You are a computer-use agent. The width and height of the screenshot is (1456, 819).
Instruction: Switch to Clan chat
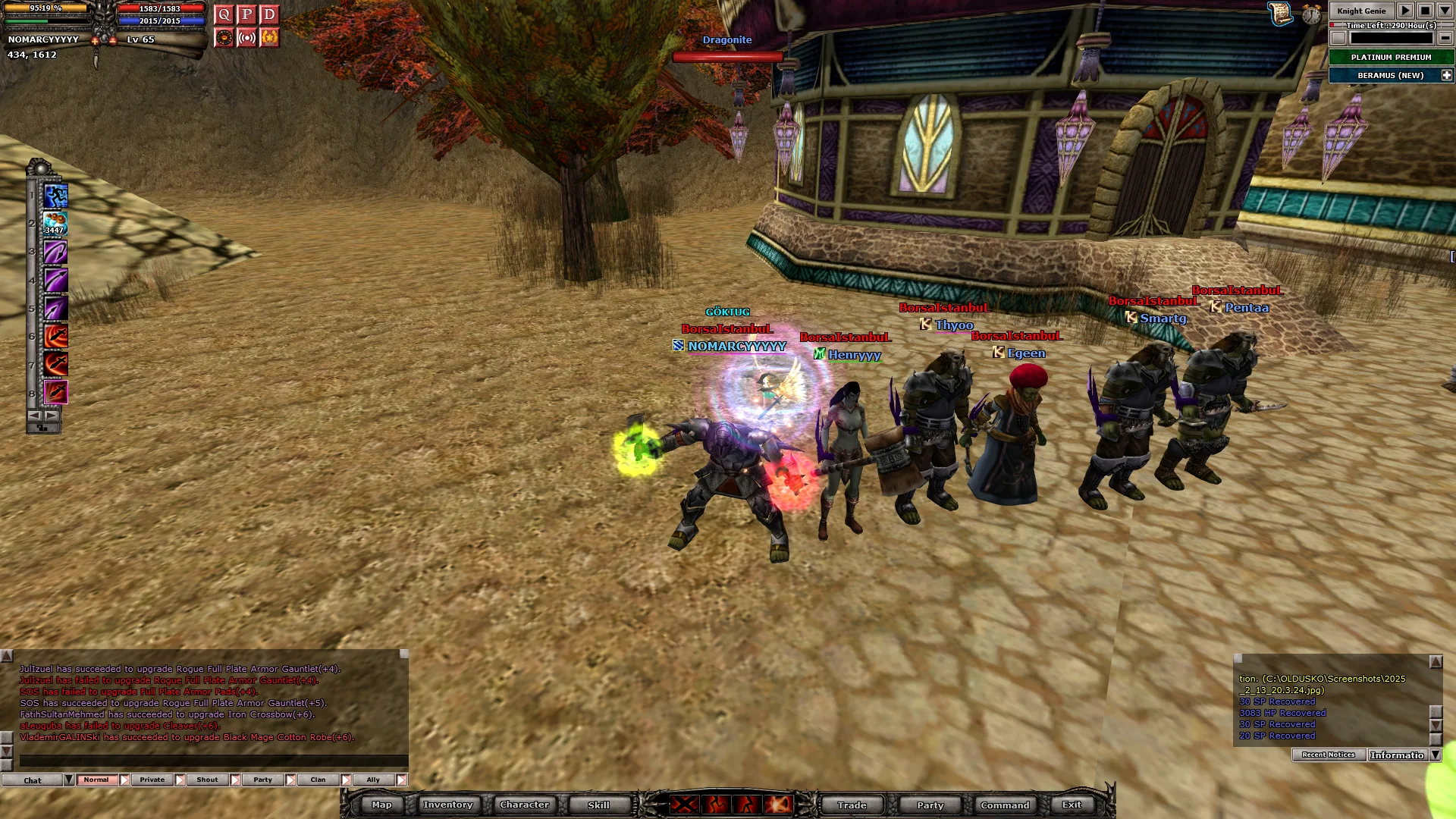point(318,780)
